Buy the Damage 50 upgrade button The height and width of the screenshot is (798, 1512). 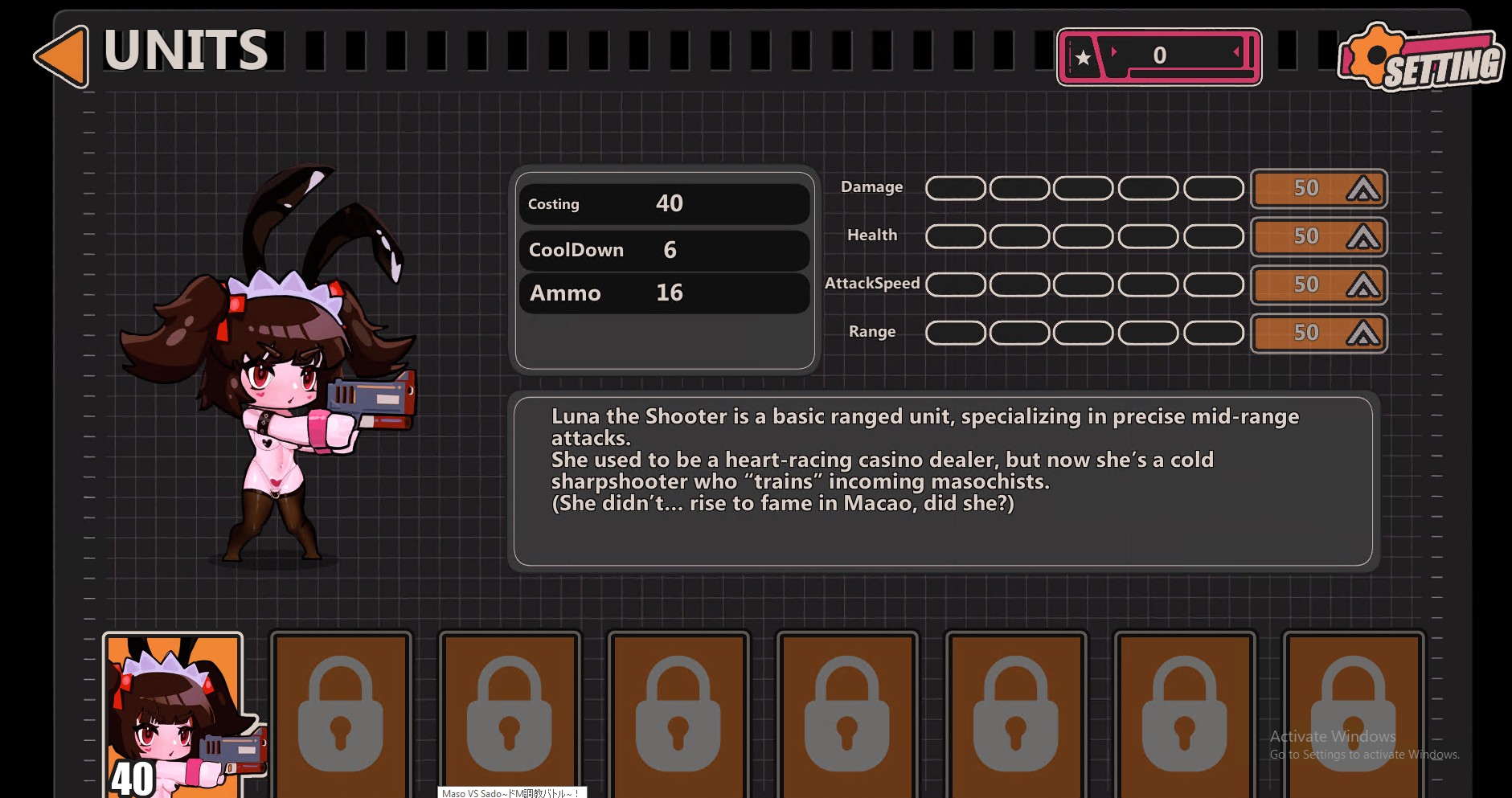pos(1318,187)
